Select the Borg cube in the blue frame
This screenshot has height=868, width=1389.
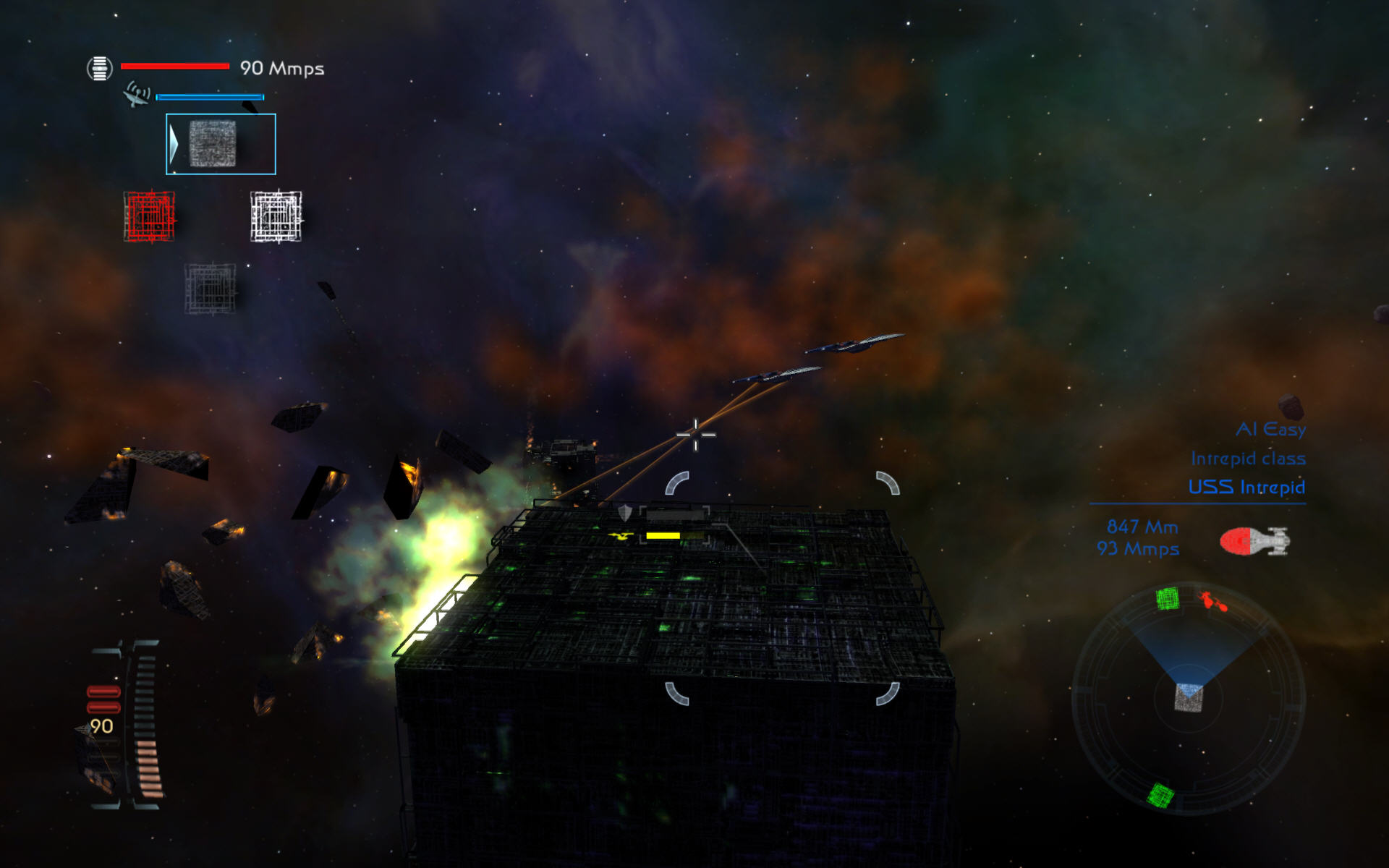(213, 144)
